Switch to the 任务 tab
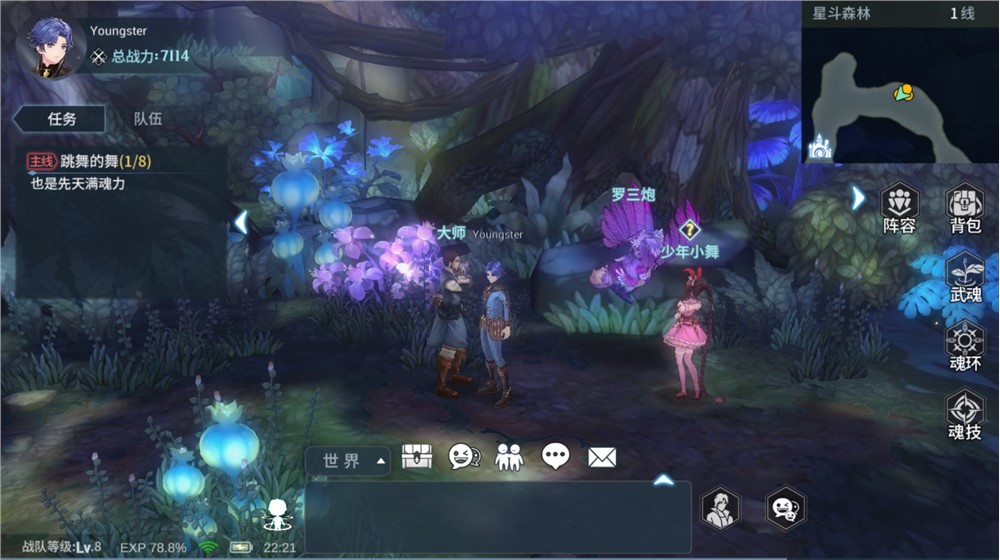Viewport: 1000px width, 560px height. [x=62, y=118]
